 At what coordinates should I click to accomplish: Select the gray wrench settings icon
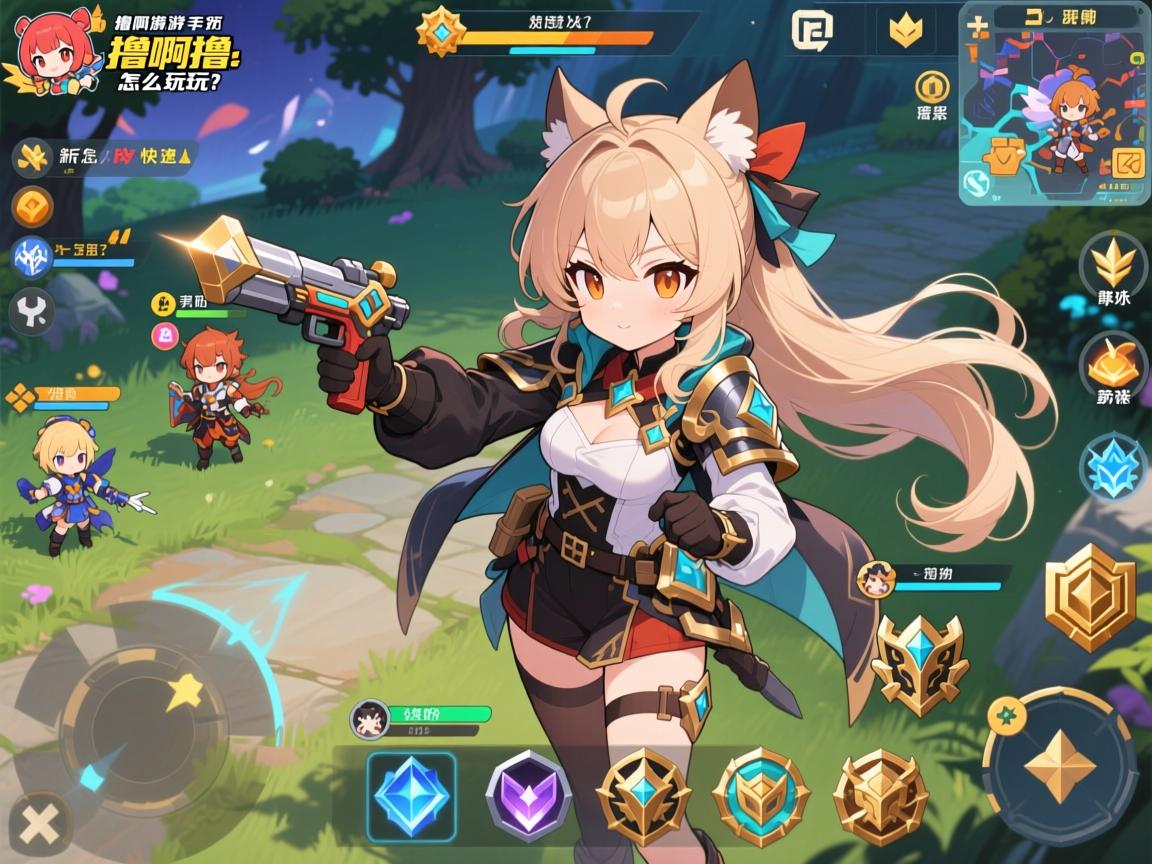(31, 312)
